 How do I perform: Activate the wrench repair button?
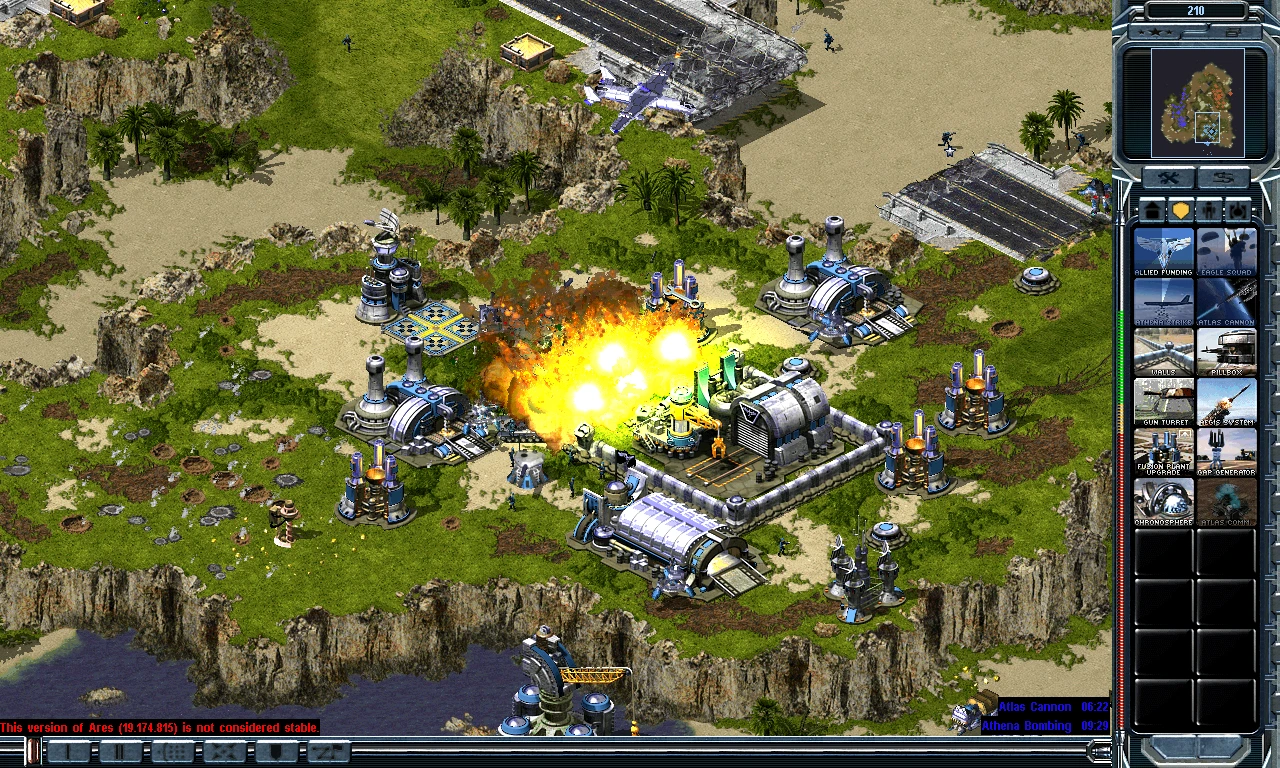(x=1166, y=179)
